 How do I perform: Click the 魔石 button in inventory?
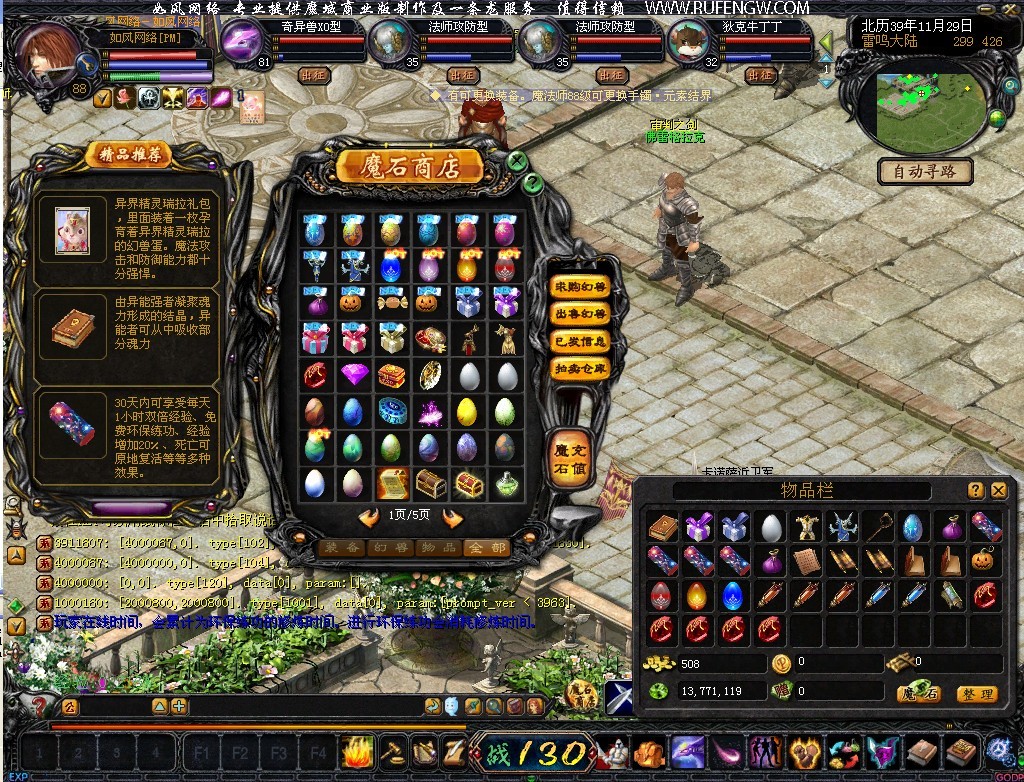[918, 693]
